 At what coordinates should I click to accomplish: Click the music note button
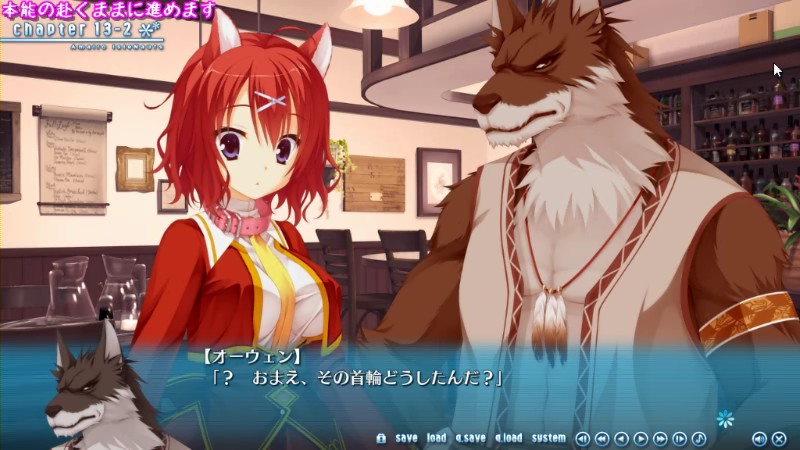[699, 438]
